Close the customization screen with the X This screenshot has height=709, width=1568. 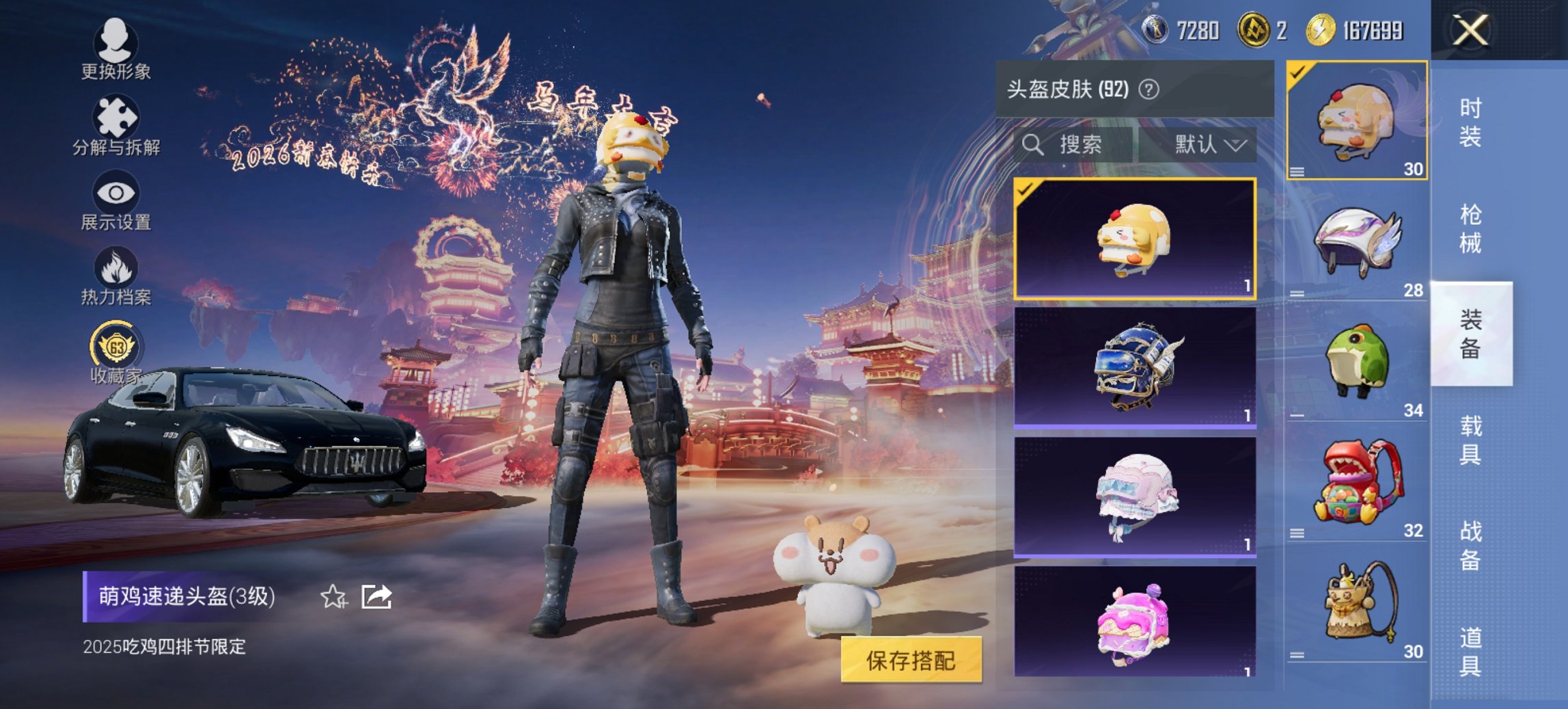(1470, 29)
